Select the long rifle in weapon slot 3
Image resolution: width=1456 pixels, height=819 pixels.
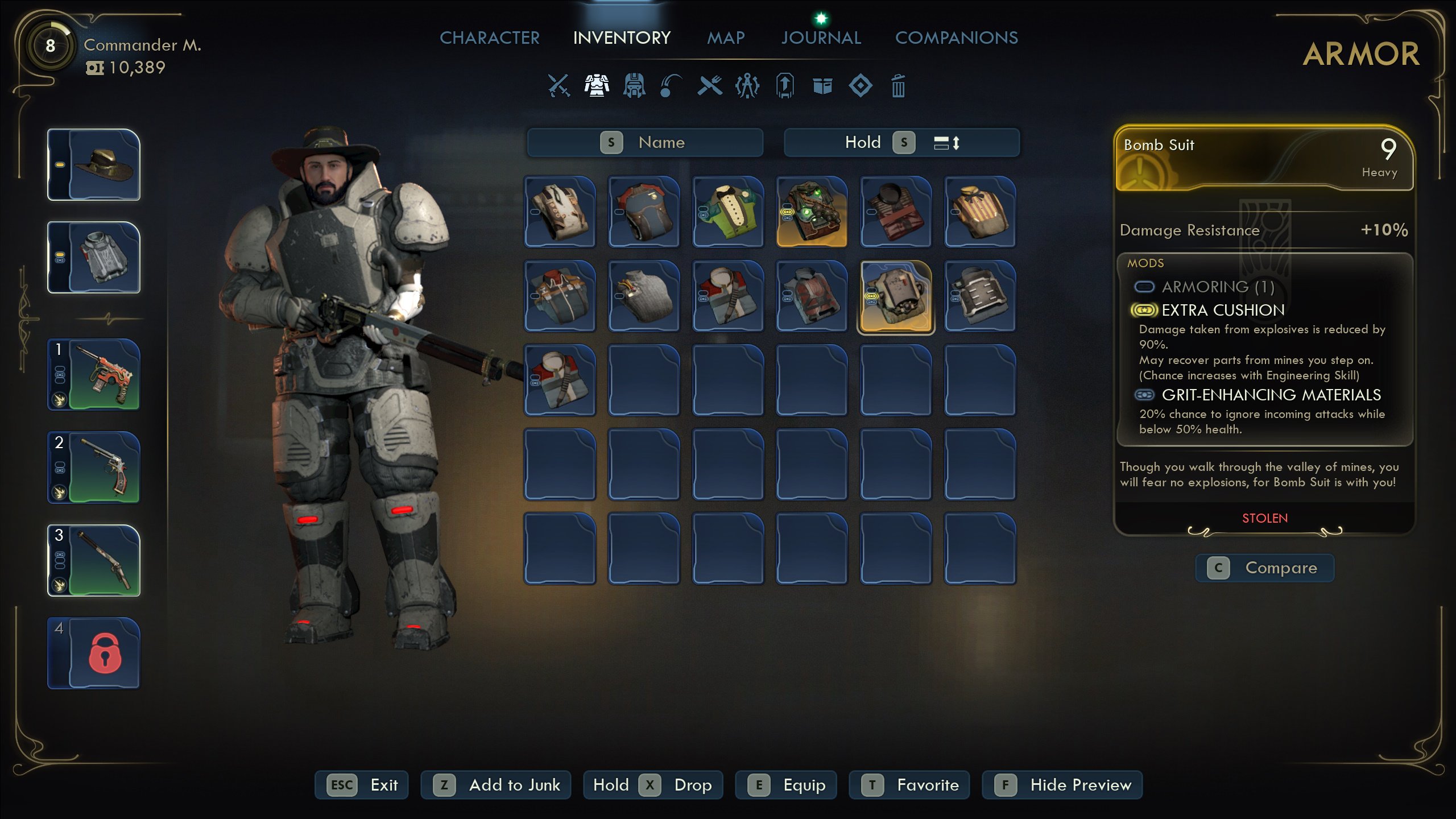(94, 560)
